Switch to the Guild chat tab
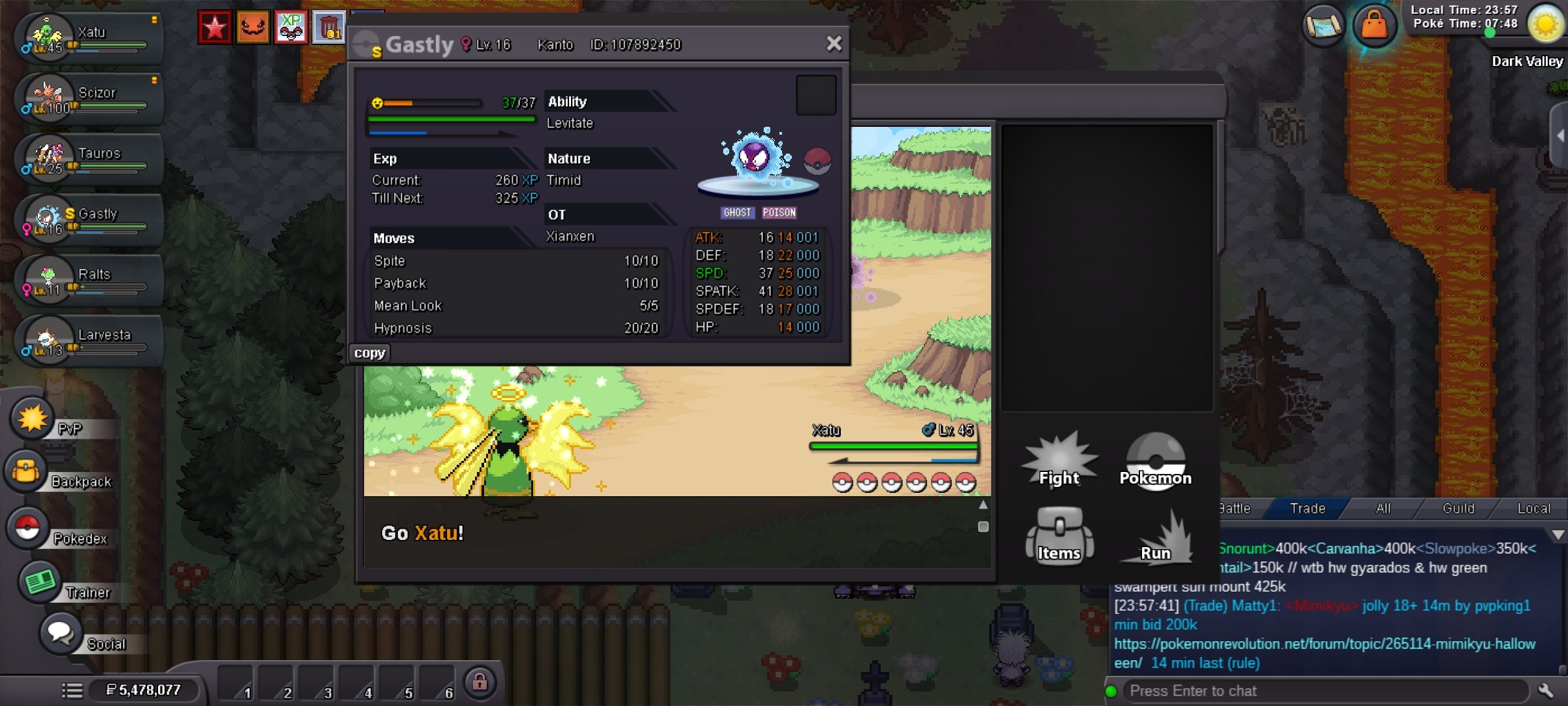This screenshot has height=706, width=1568. 1458,509
